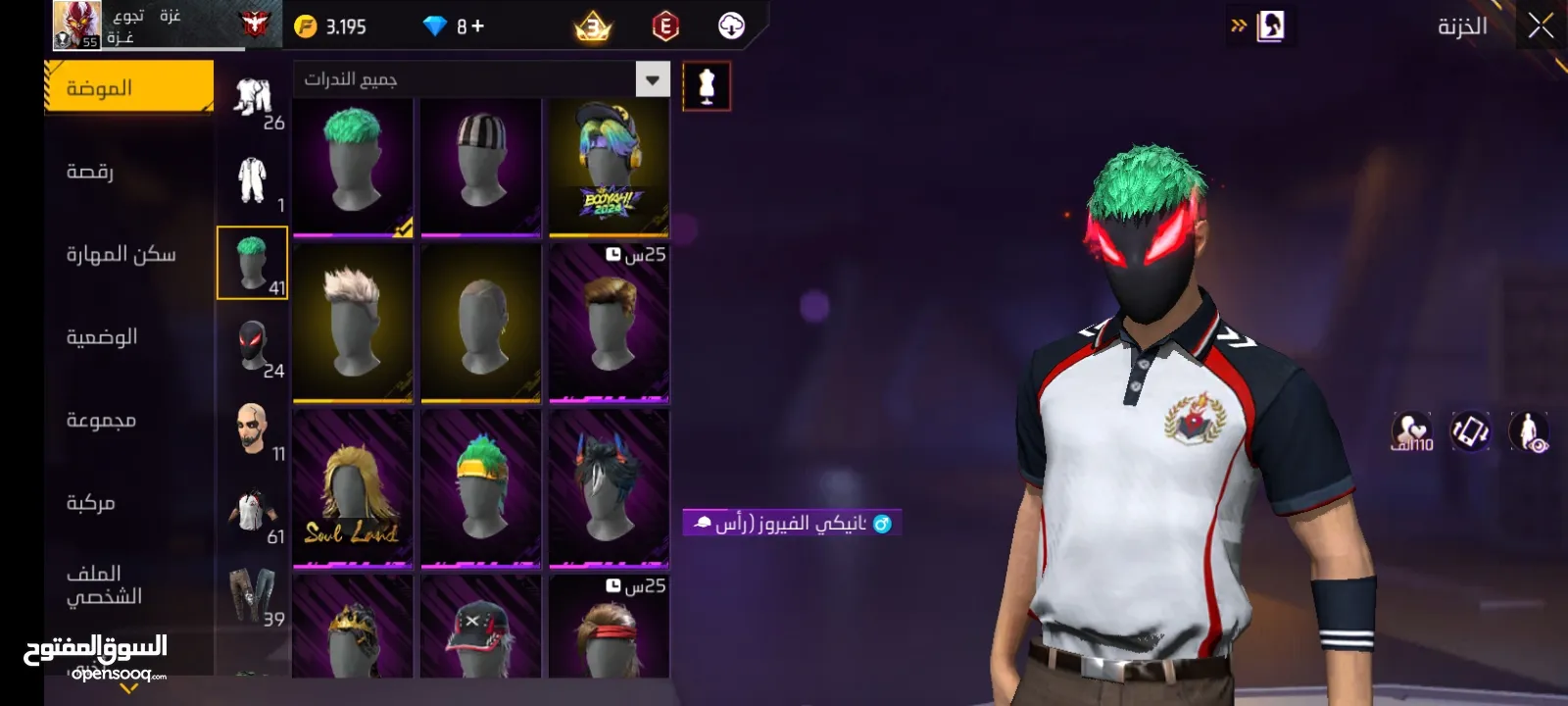Select the mask category showing 24 items
1568x706 pixels.
[253, 345]
